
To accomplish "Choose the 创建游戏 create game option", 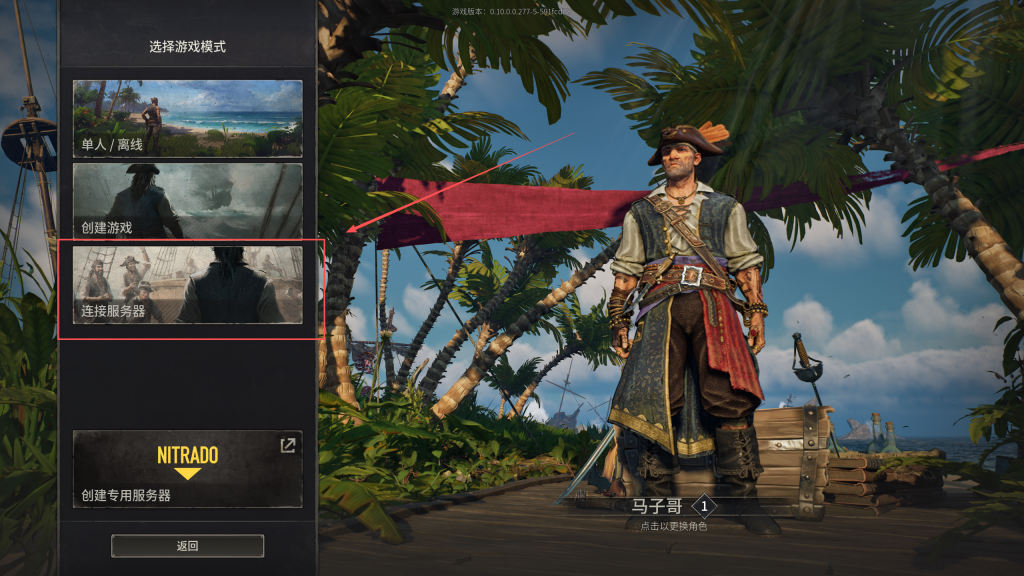I will [187, 201].
